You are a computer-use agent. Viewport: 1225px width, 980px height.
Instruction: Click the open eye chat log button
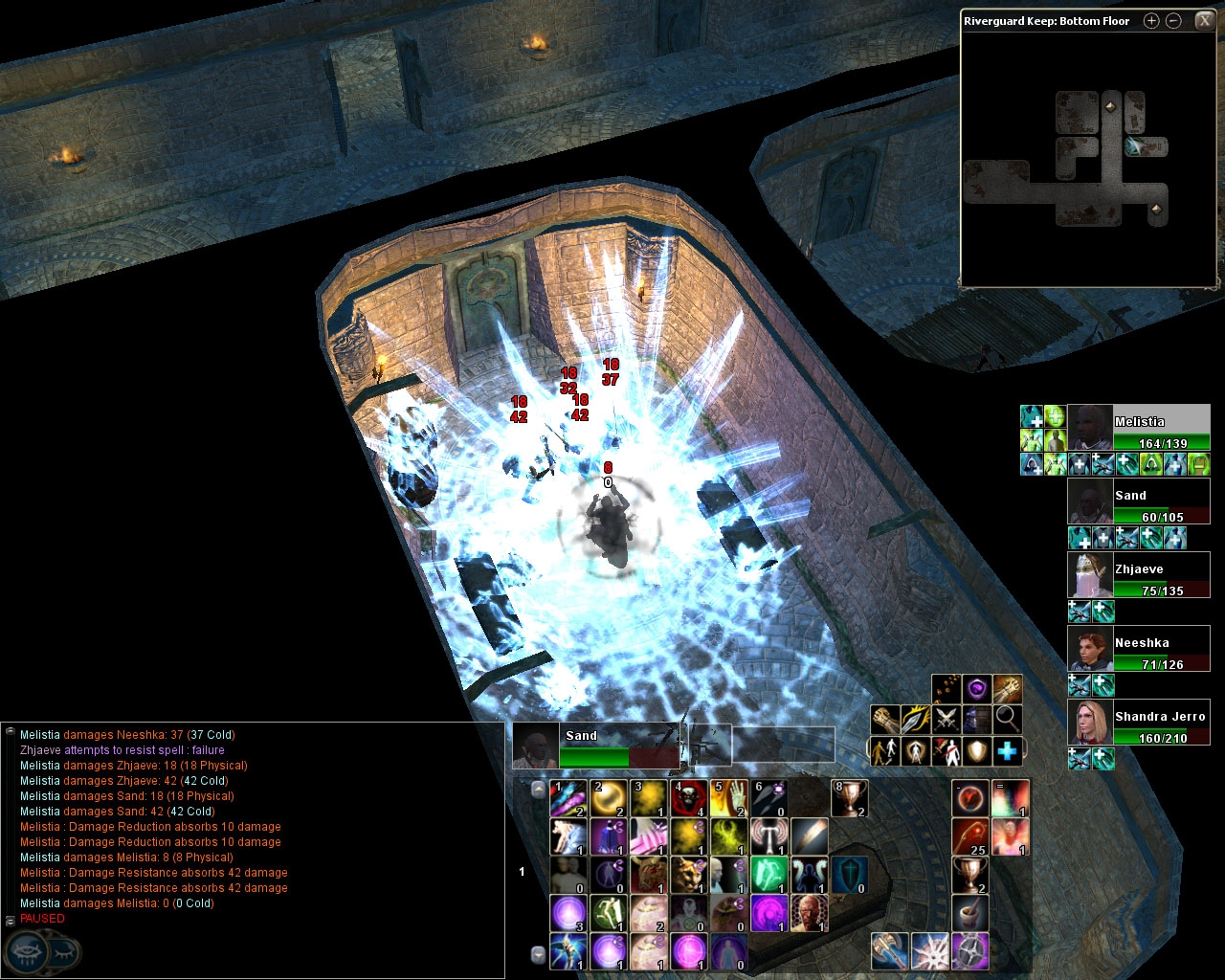(x=27, y=953)
